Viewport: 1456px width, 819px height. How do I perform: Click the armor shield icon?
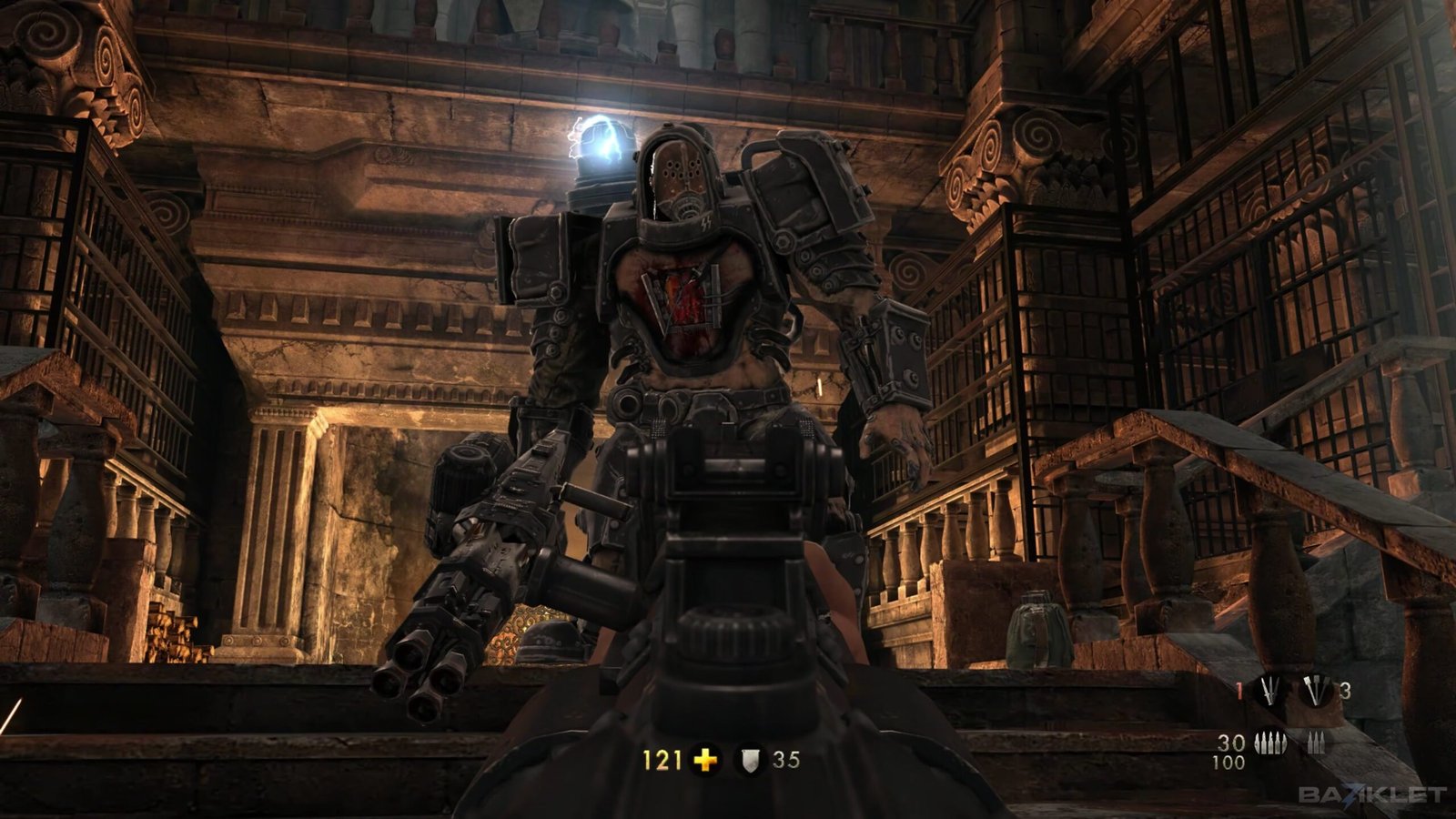752,759
